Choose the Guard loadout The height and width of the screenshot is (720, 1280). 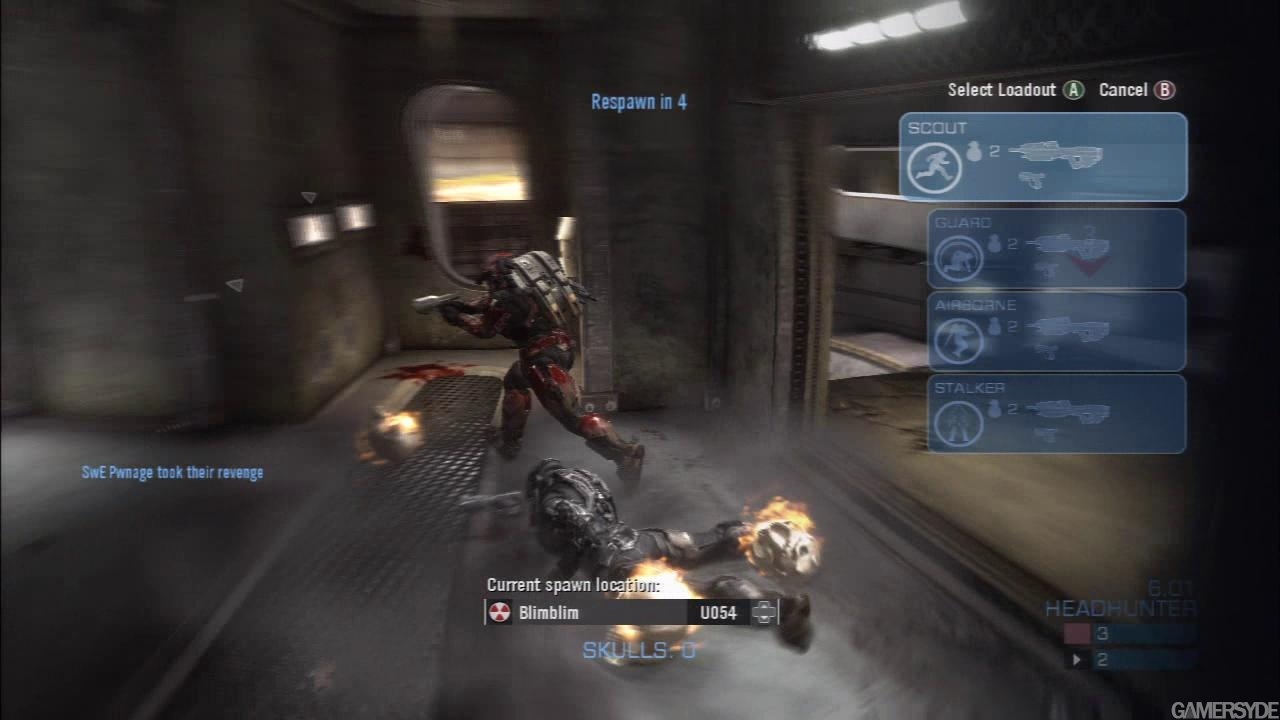(1056, 248)
